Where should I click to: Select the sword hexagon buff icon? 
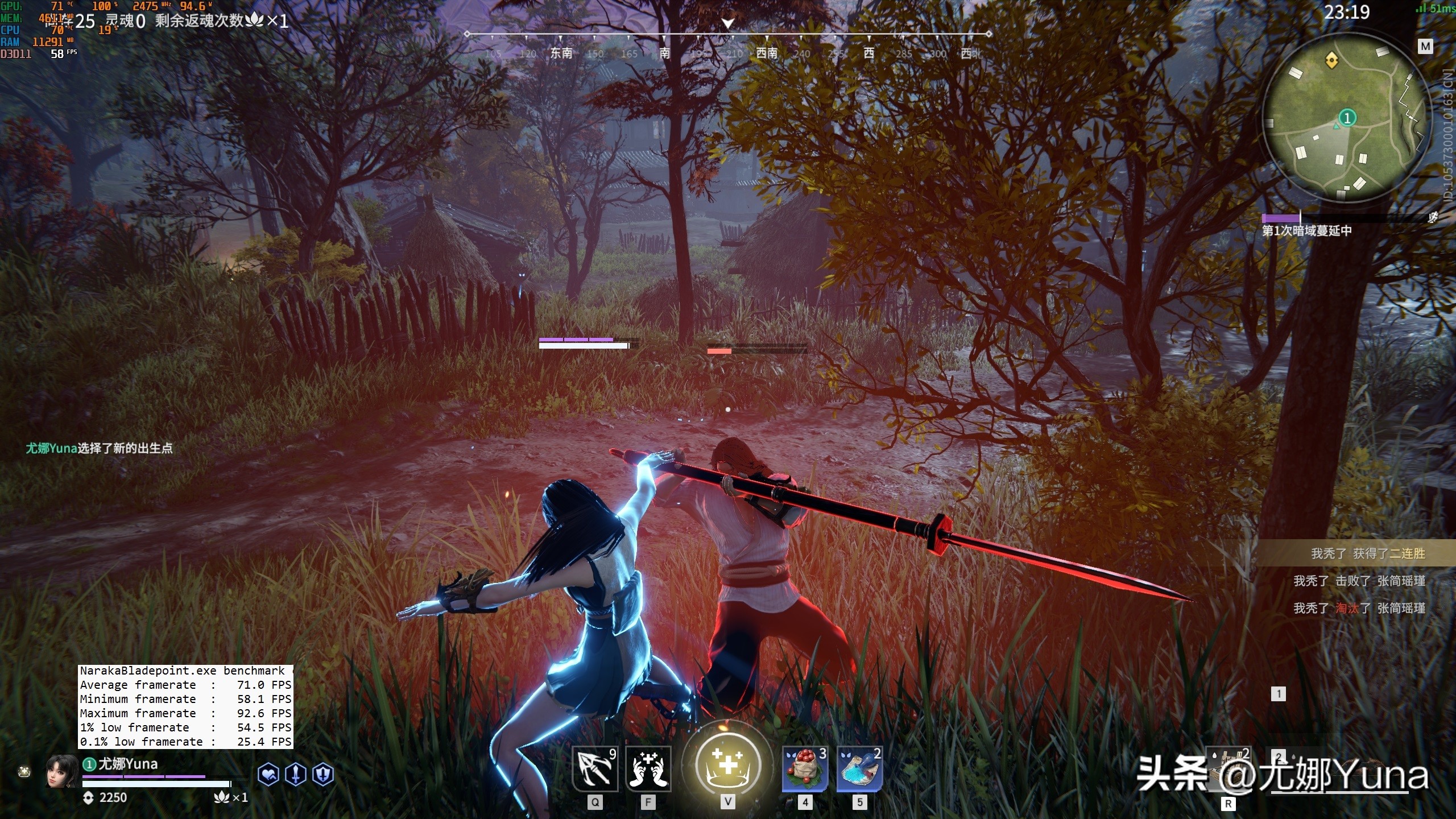coord(296,775)
